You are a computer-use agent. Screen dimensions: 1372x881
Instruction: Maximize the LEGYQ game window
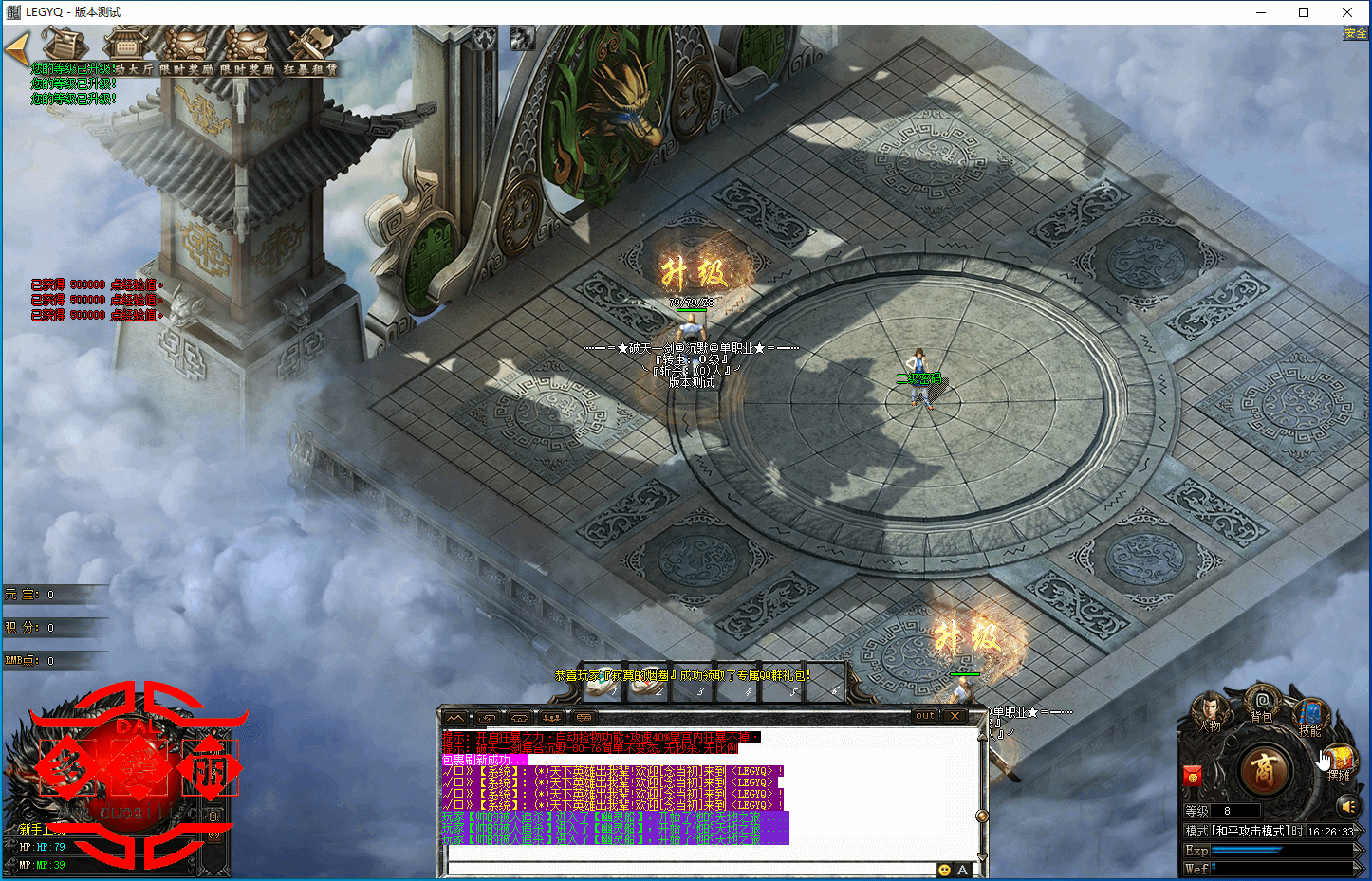[1304, 12]
